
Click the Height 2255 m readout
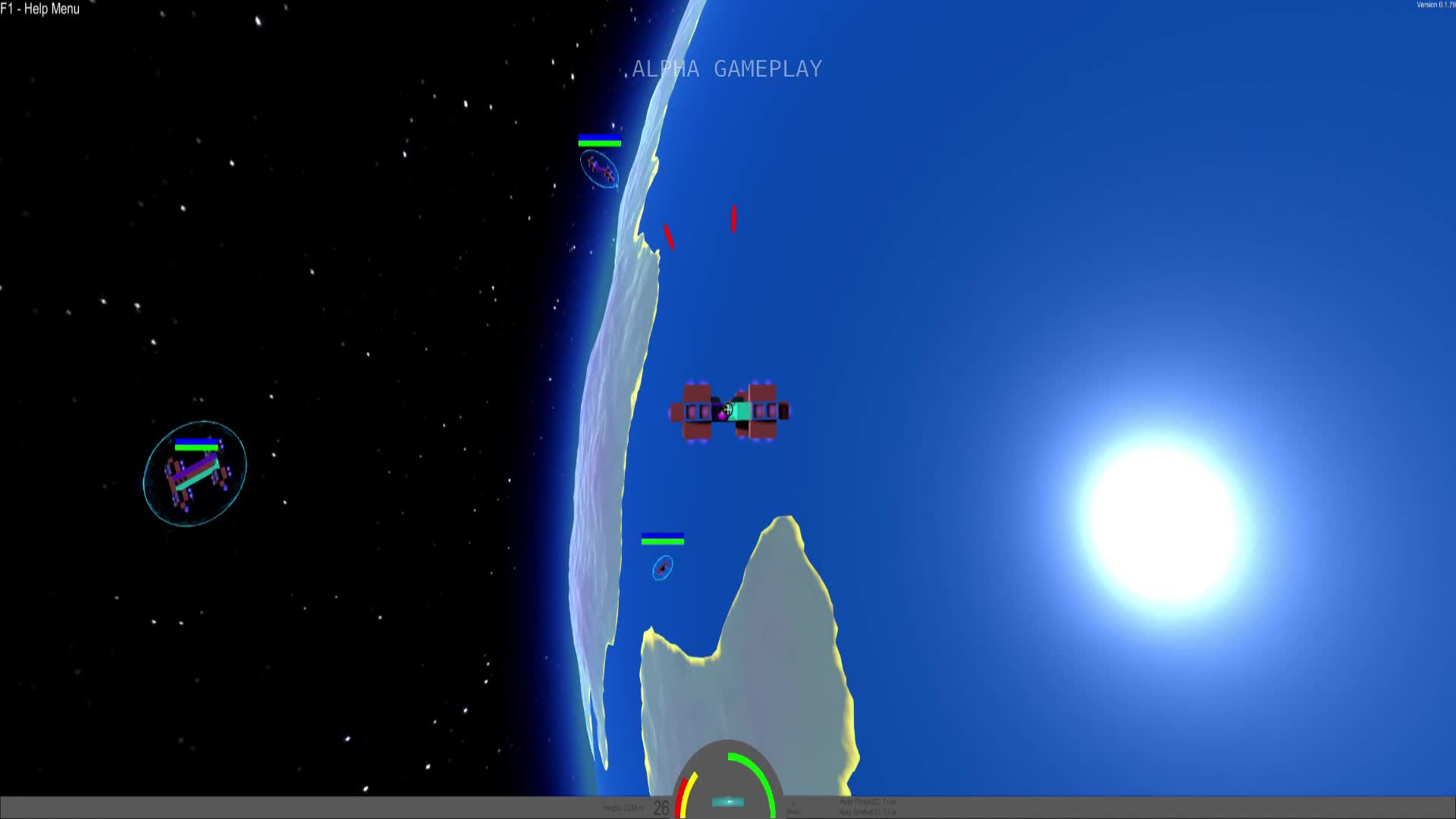point(624,807)
